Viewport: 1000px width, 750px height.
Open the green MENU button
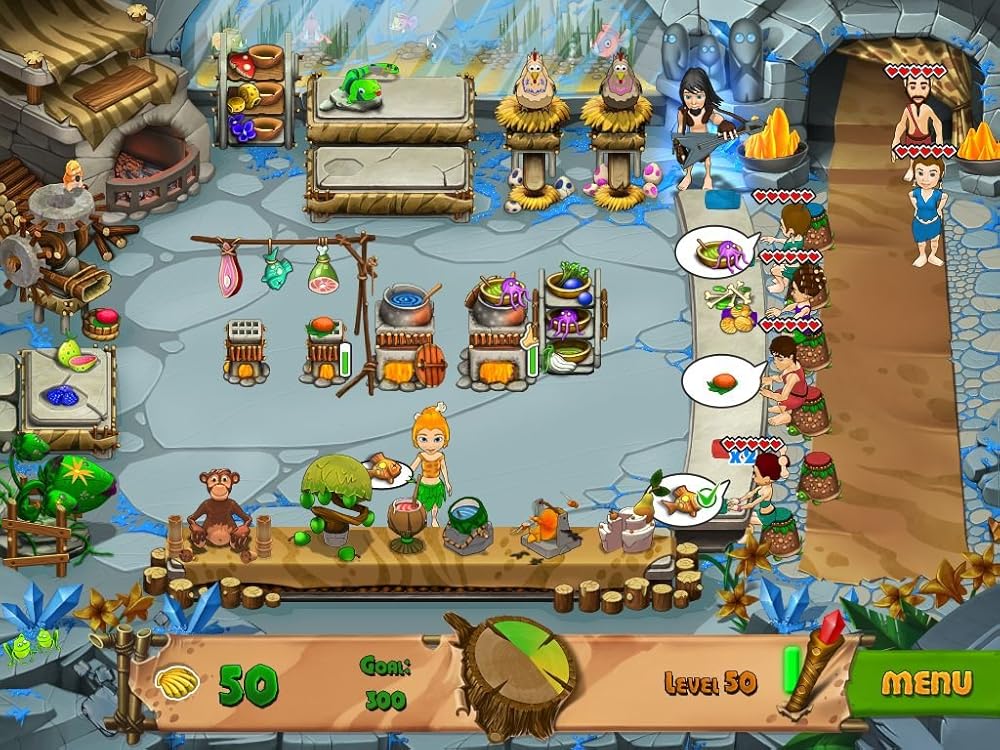pos(926,683)
